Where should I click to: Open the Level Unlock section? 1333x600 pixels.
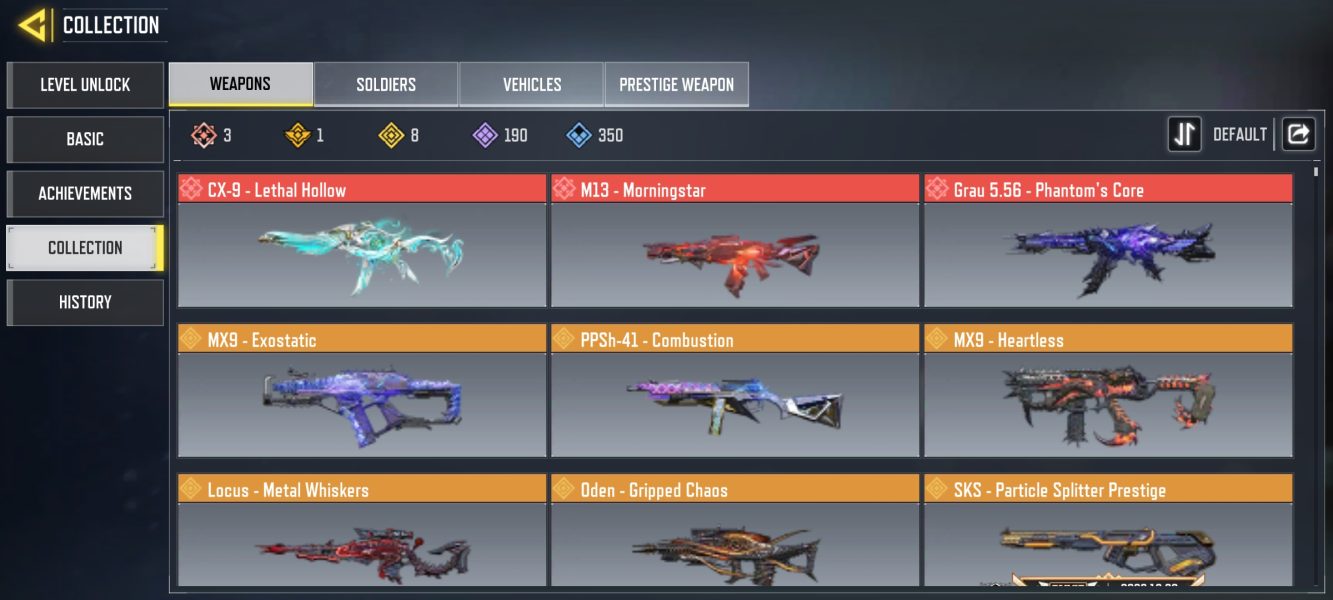(x=85, y=85)
